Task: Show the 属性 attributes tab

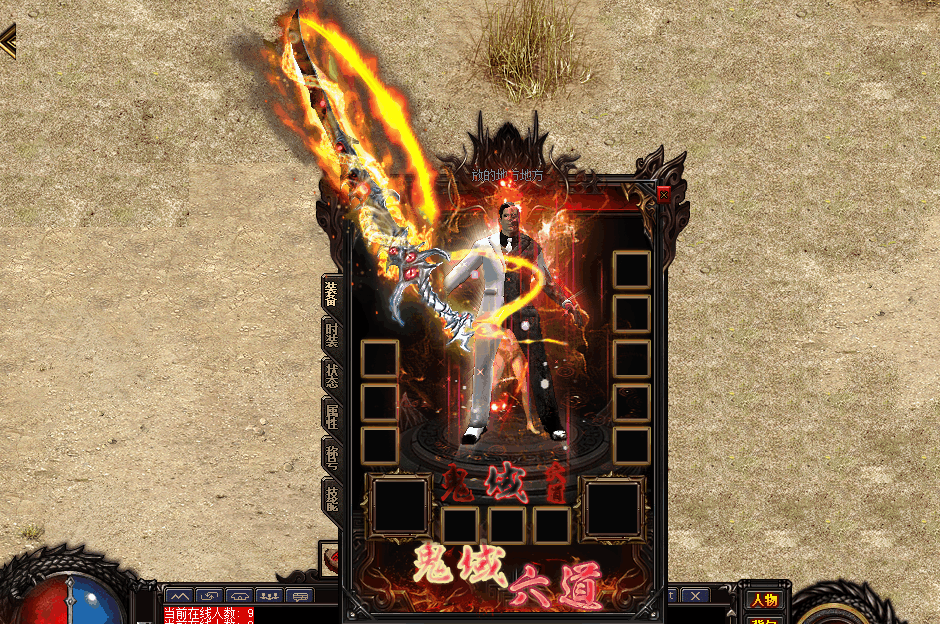Action: point(331,416)
